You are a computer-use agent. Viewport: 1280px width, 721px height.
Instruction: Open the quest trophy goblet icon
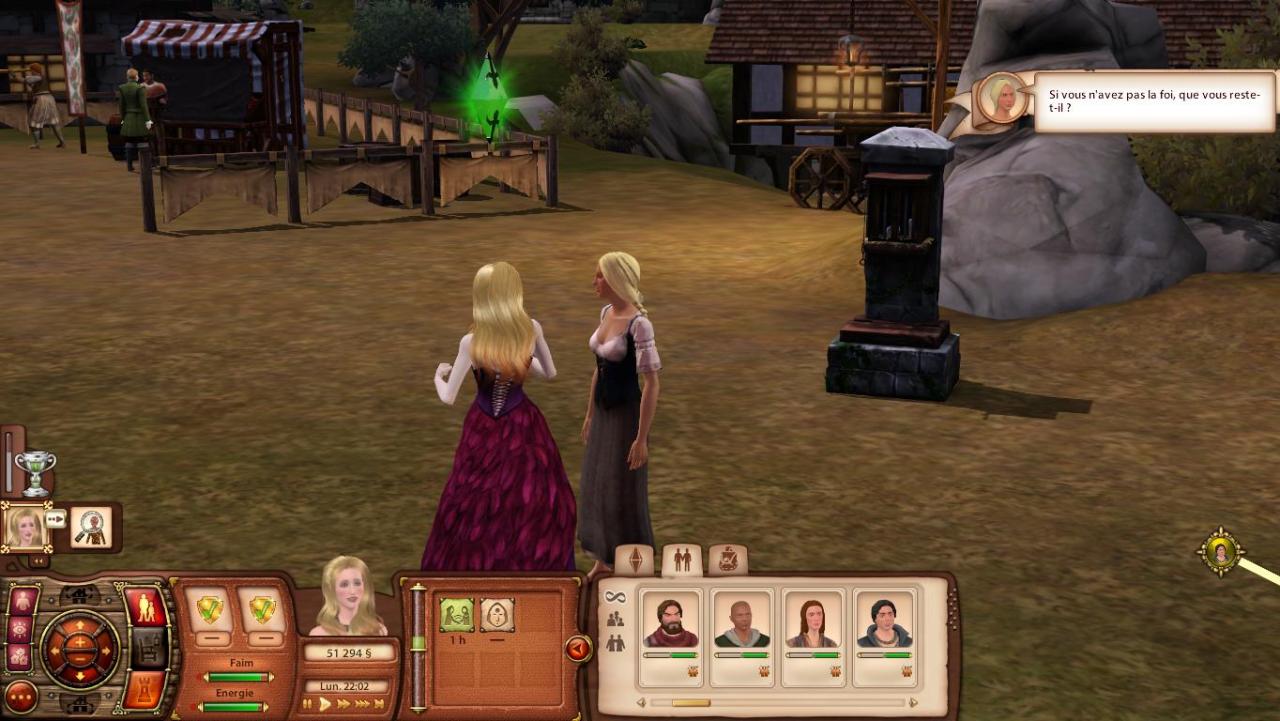point(35,473)
